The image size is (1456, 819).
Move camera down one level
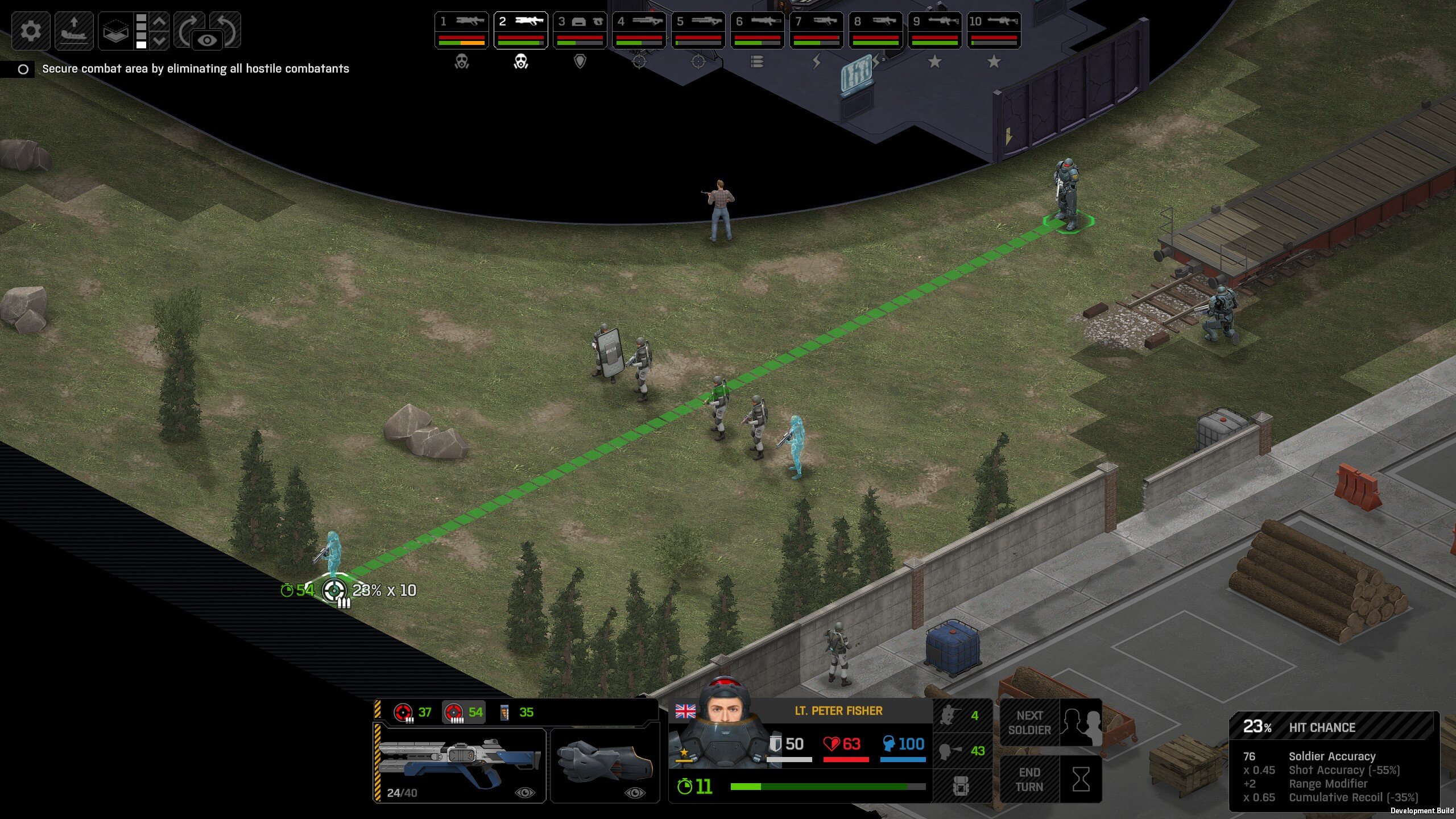[160, 40]
